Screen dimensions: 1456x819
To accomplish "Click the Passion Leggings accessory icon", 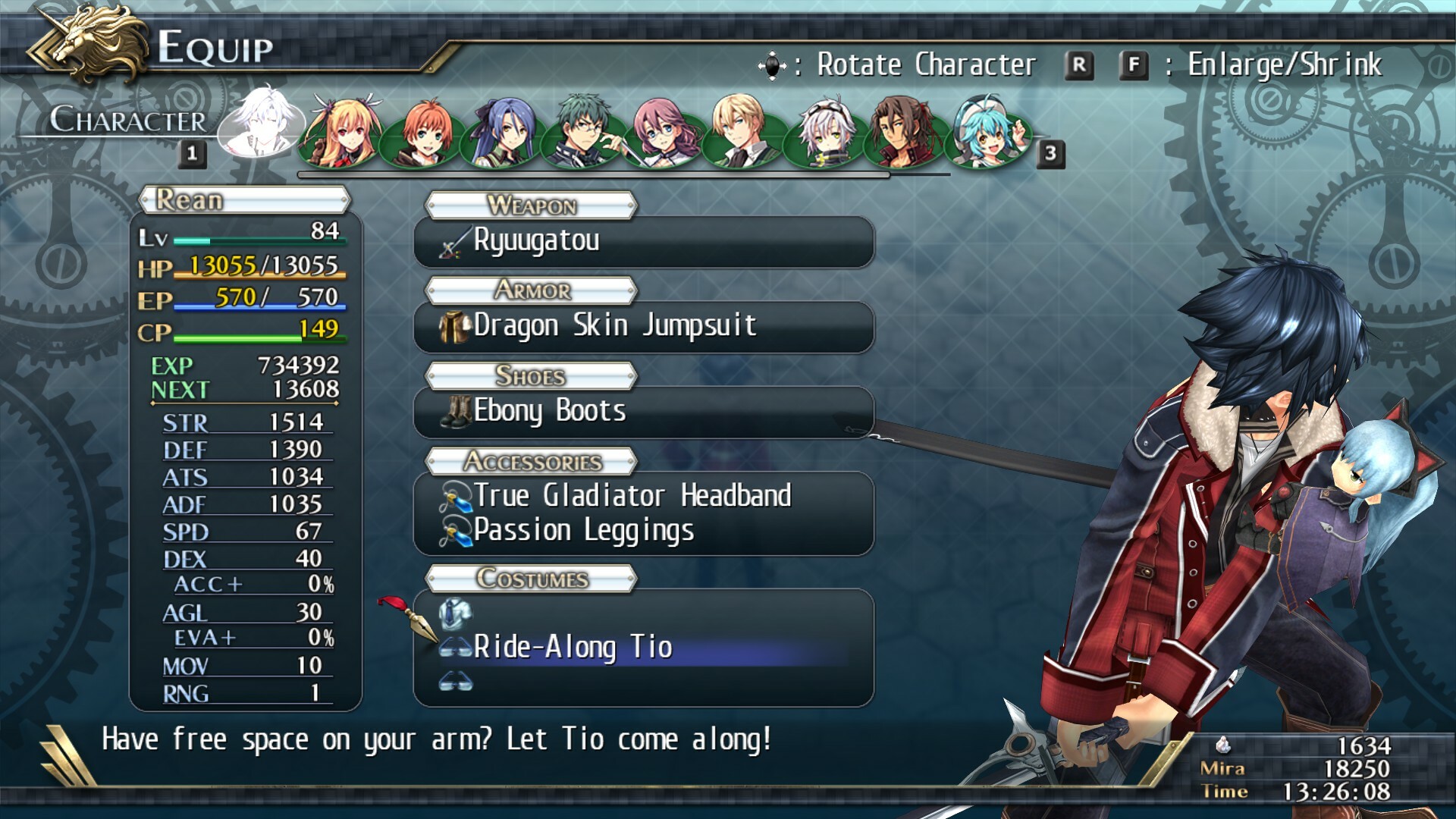I will tap(455, 530).
